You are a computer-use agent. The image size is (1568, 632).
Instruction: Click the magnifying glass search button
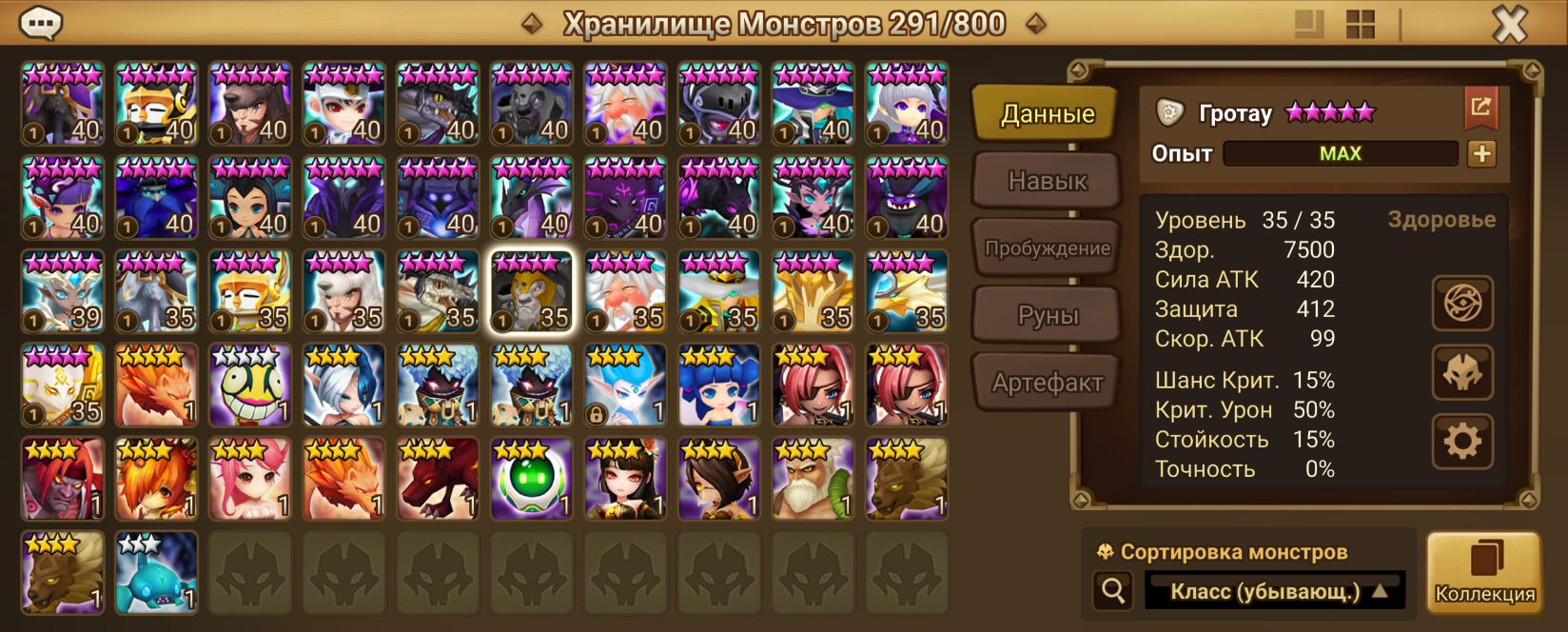pyautogui.click(x=1113, y=591)
